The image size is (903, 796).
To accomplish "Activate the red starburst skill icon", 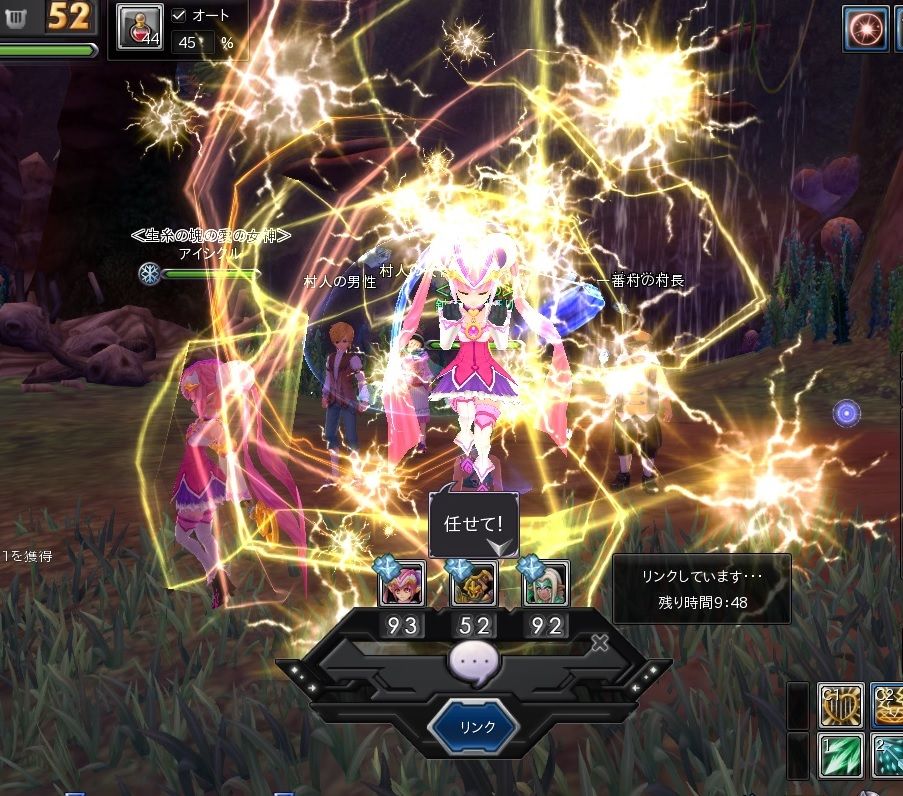I will point(865,27).
